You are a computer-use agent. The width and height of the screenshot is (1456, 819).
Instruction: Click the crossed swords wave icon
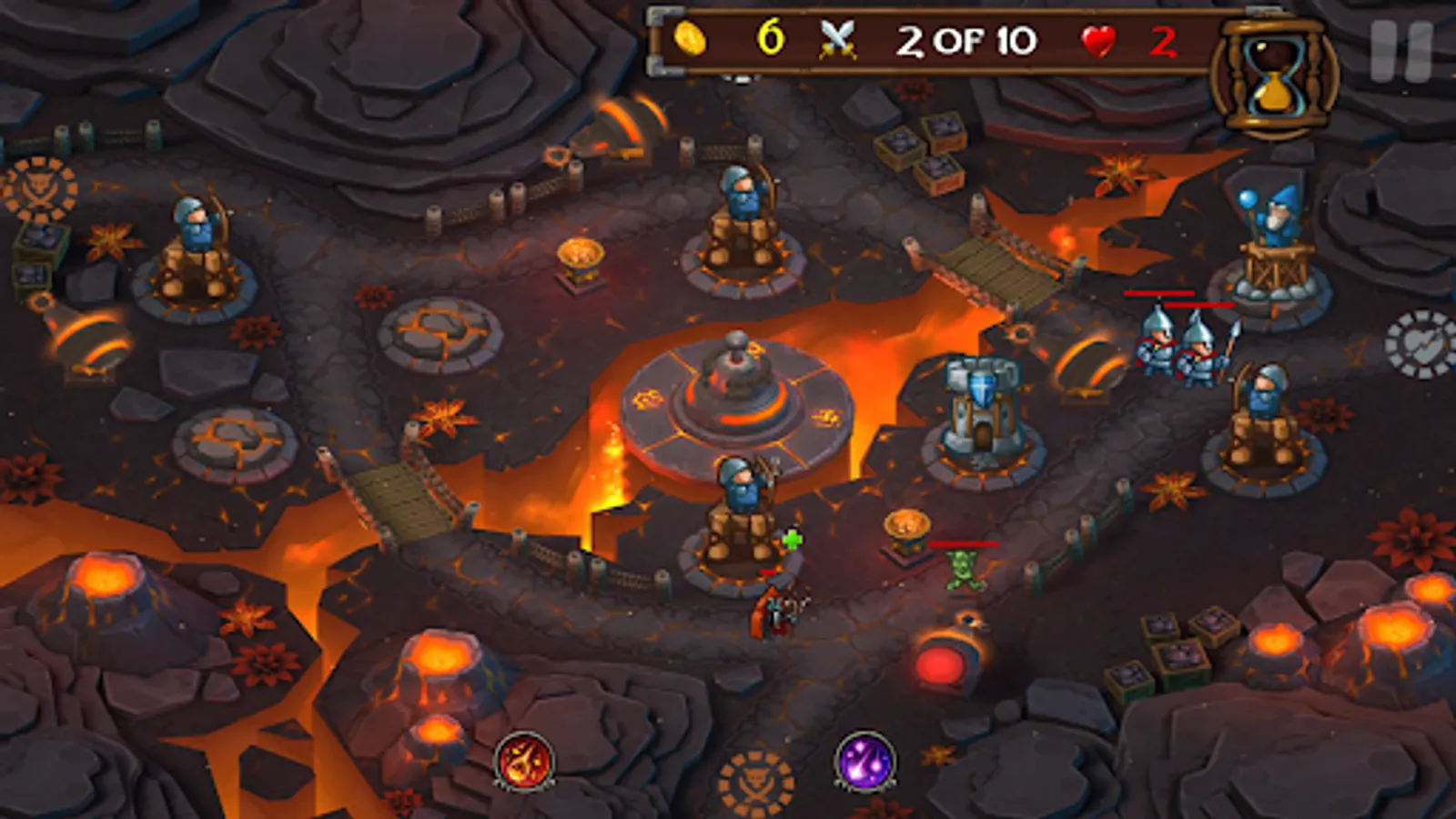[x=836, y=38]
